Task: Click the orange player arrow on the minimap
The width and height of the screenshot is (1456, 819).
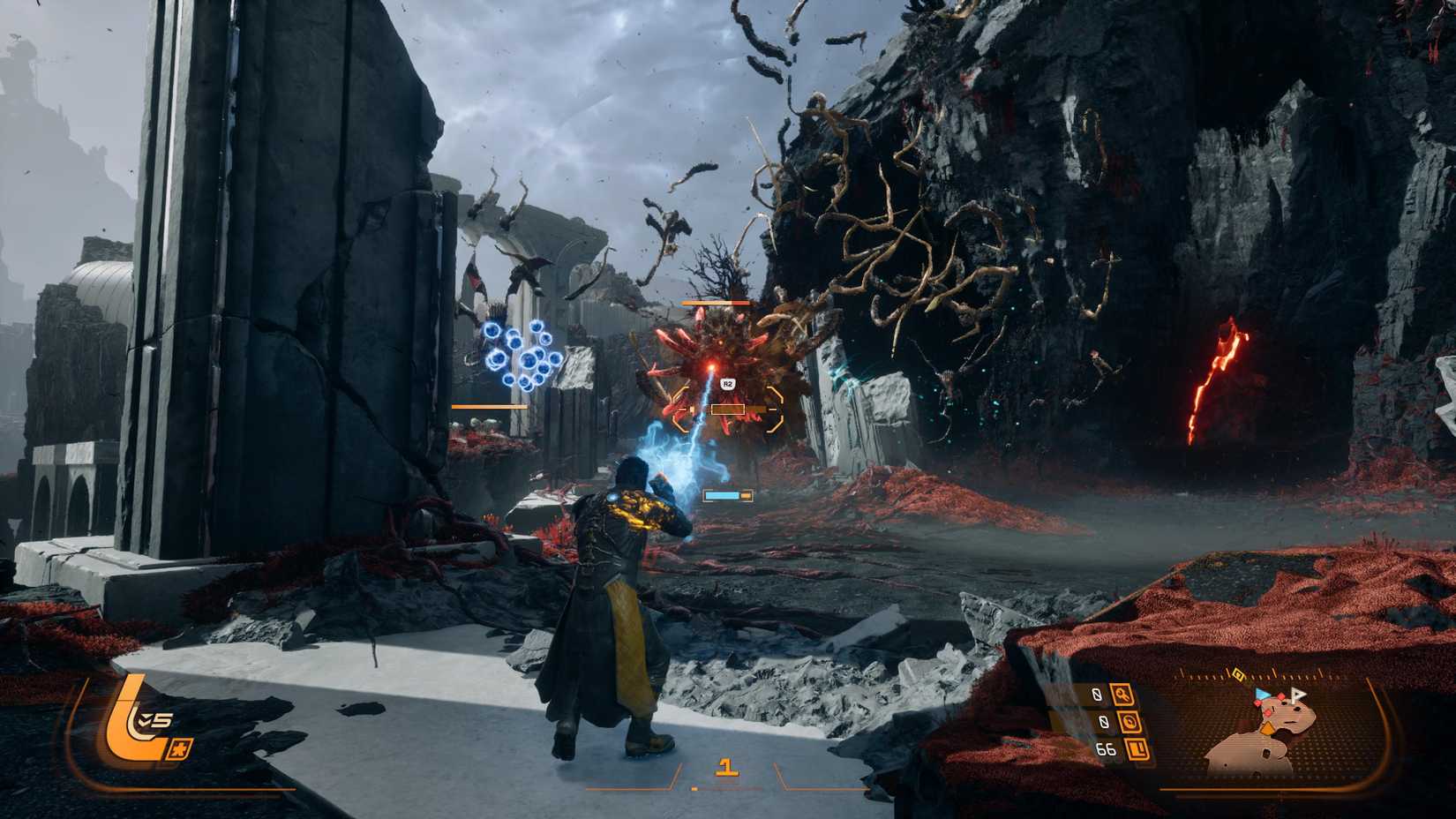Action: [1268, 727]
